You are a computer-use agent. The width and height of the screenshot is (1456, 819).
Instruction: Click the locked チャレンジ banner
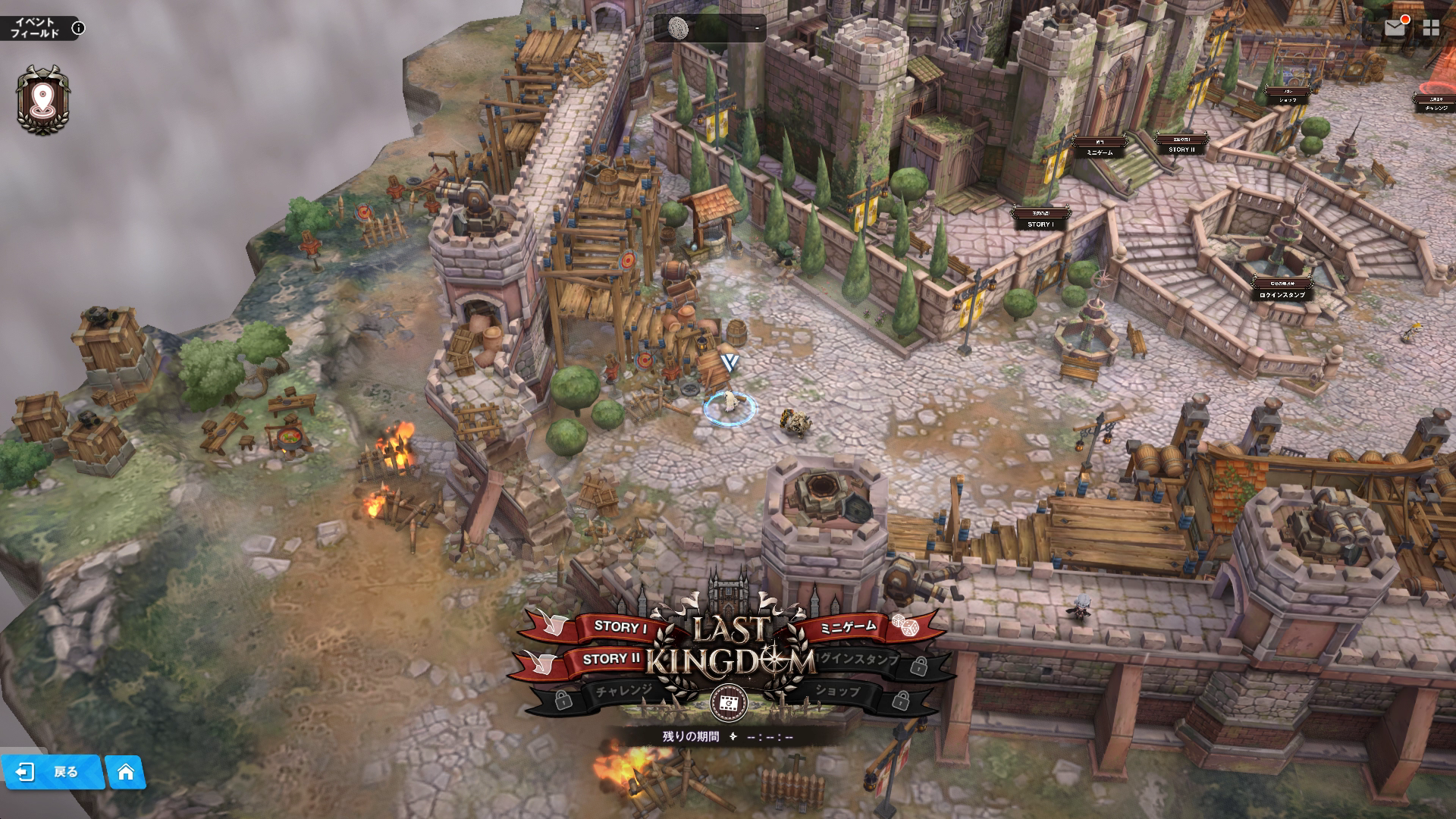coord(620,691)
